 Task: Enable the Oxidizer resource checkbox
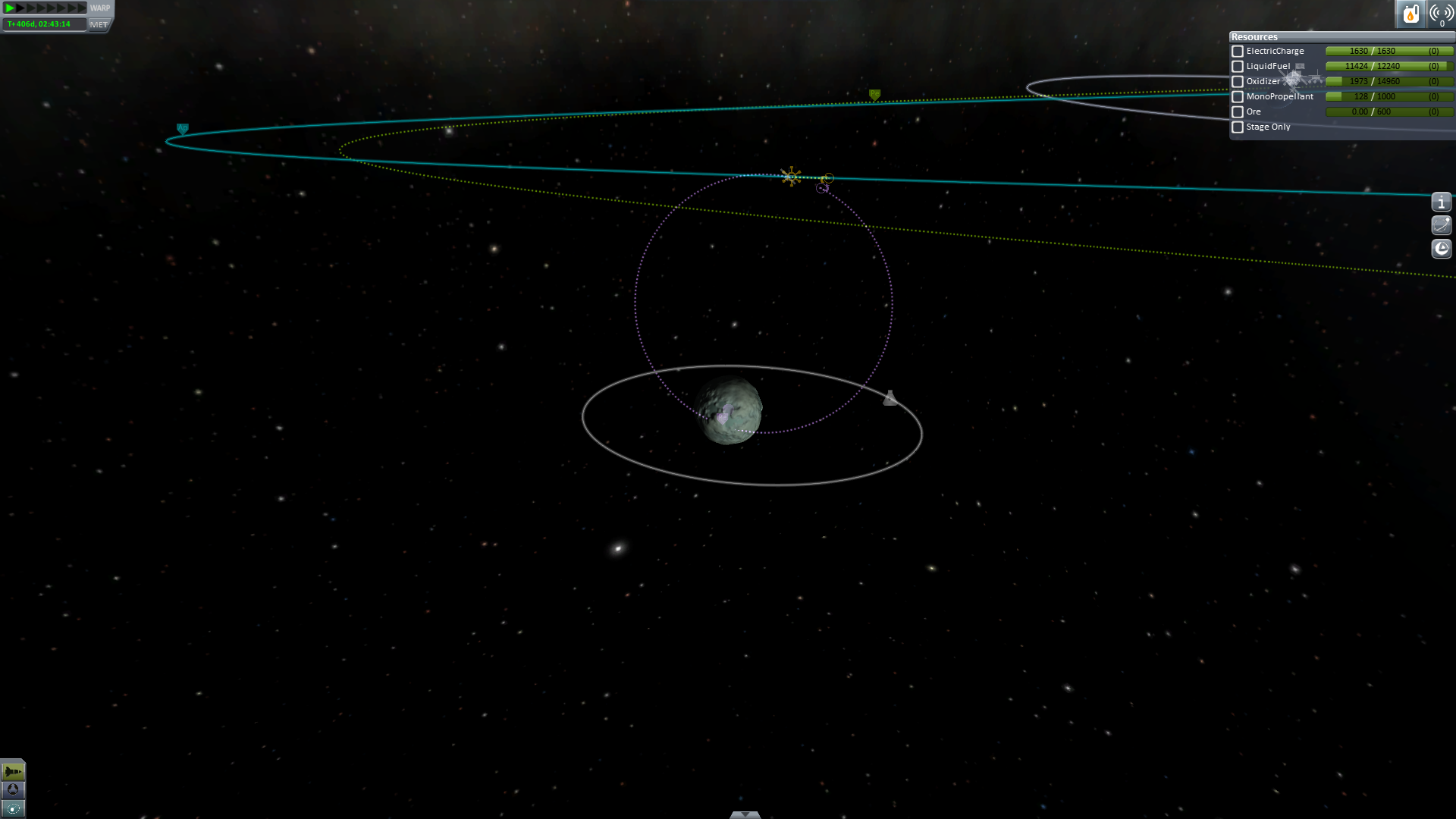coord(1238,82)
